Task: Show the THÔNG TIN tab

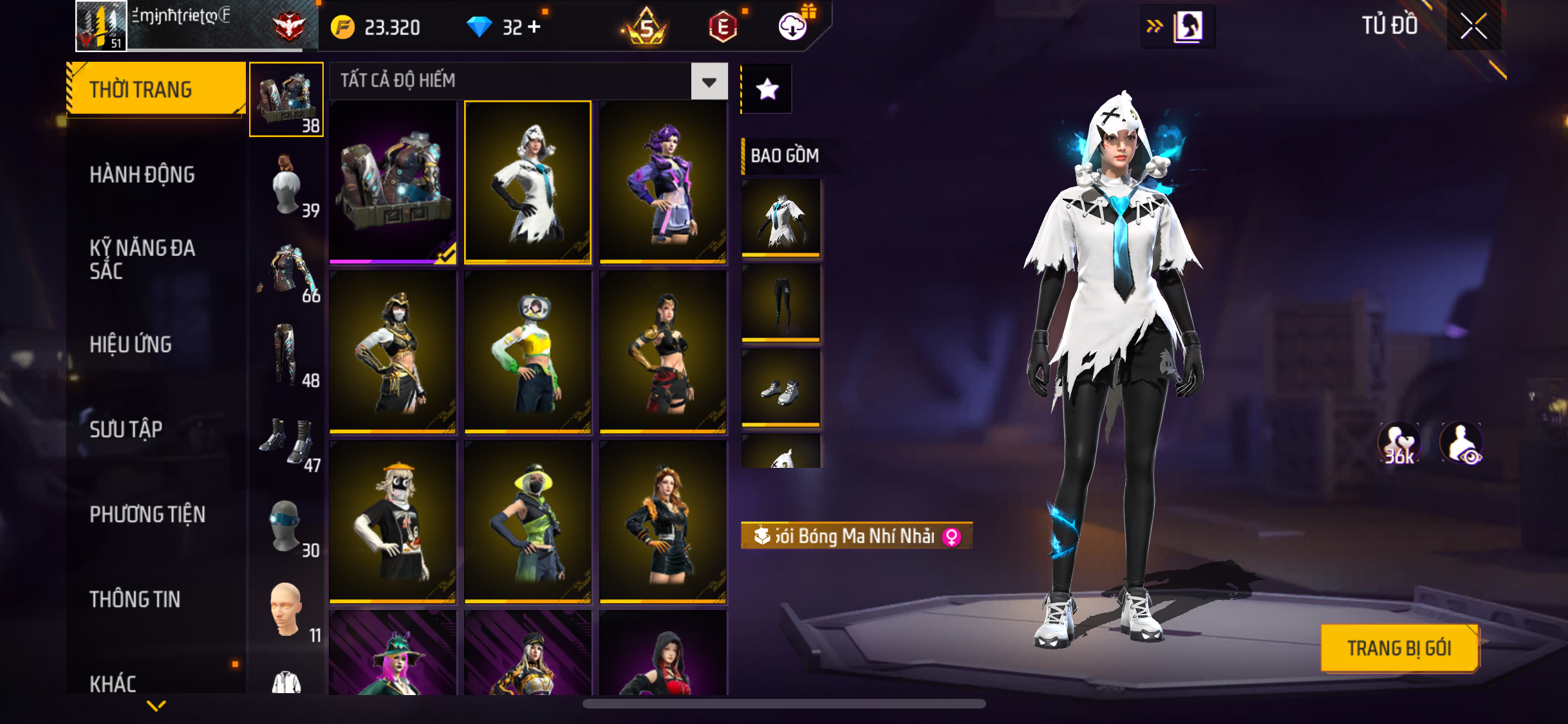Action: pos(135,599)
